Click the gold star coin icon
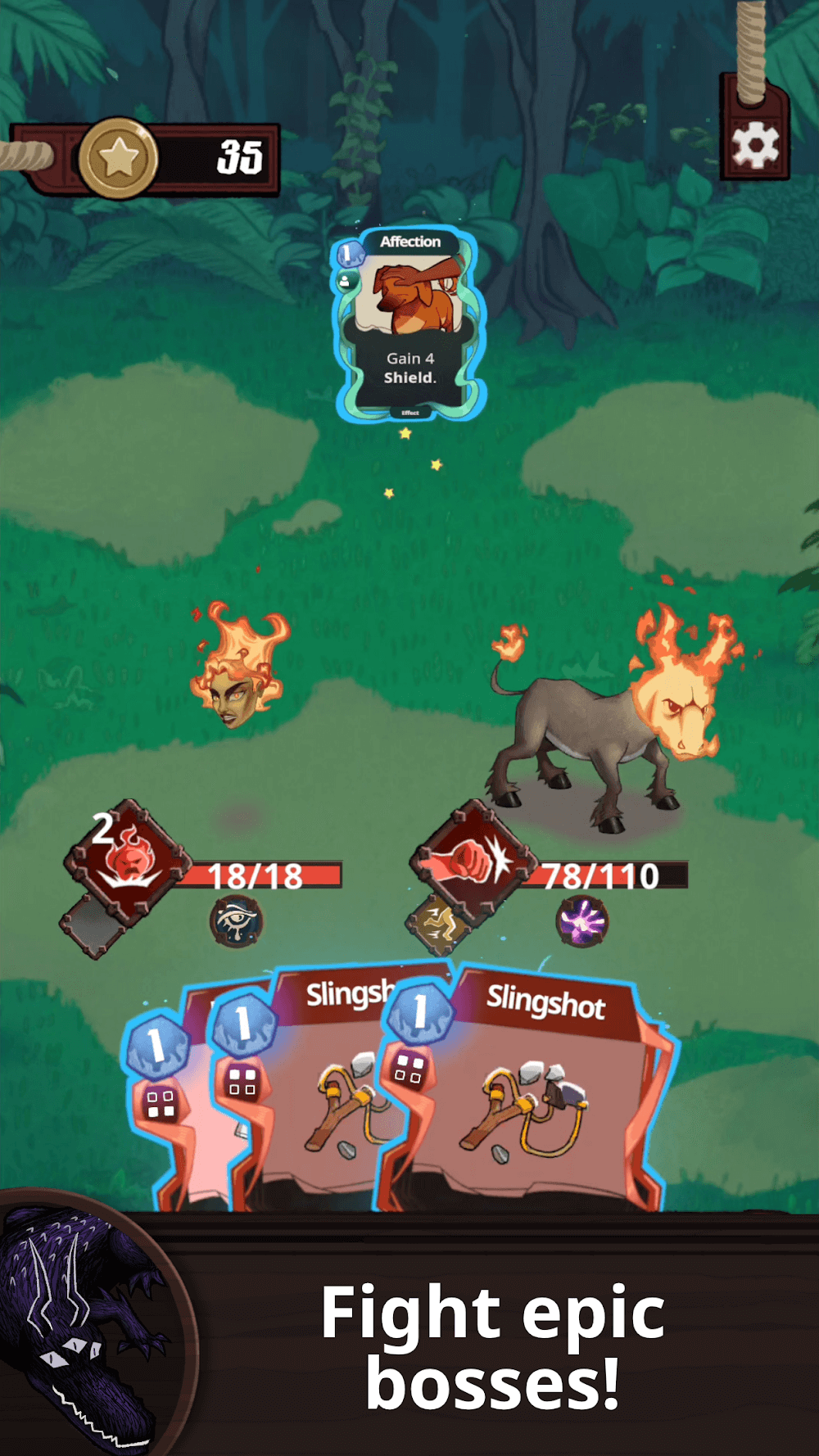The image size is (819, 1456). point(119,157)
